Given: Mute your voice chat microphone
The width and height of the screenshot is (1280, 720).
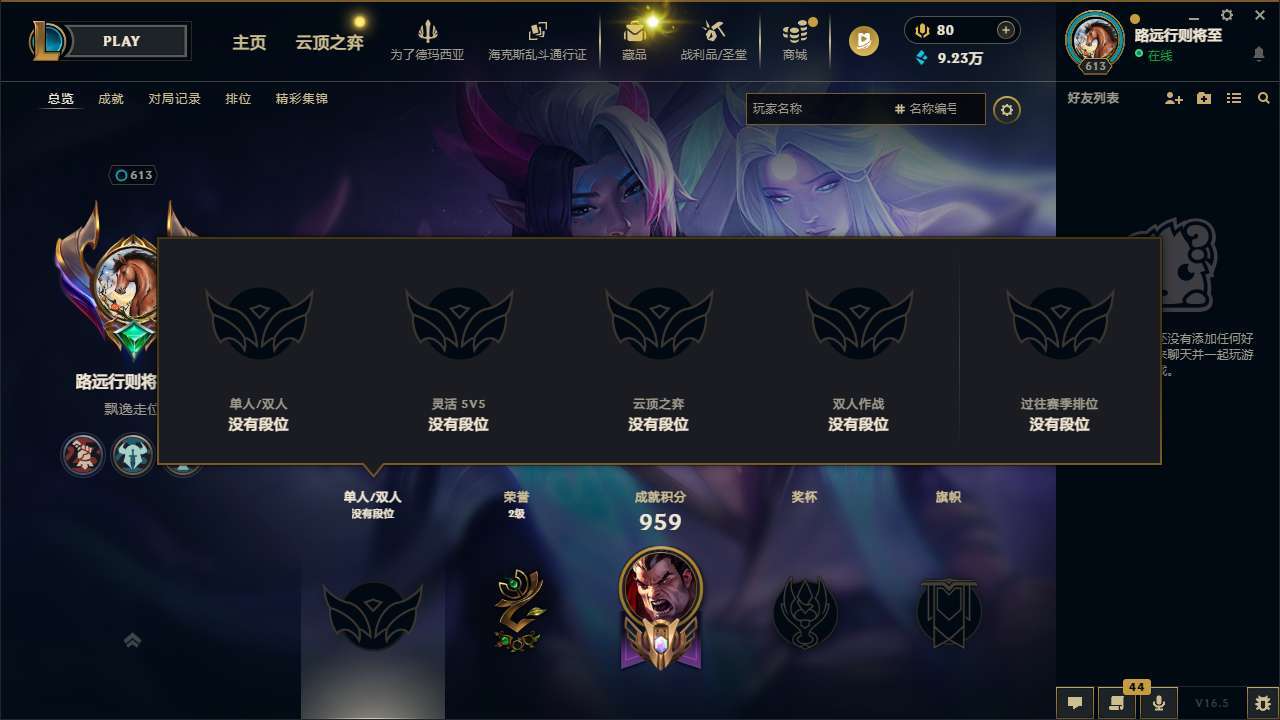Looking at the screenshot, I should [x=1158, y=703].
